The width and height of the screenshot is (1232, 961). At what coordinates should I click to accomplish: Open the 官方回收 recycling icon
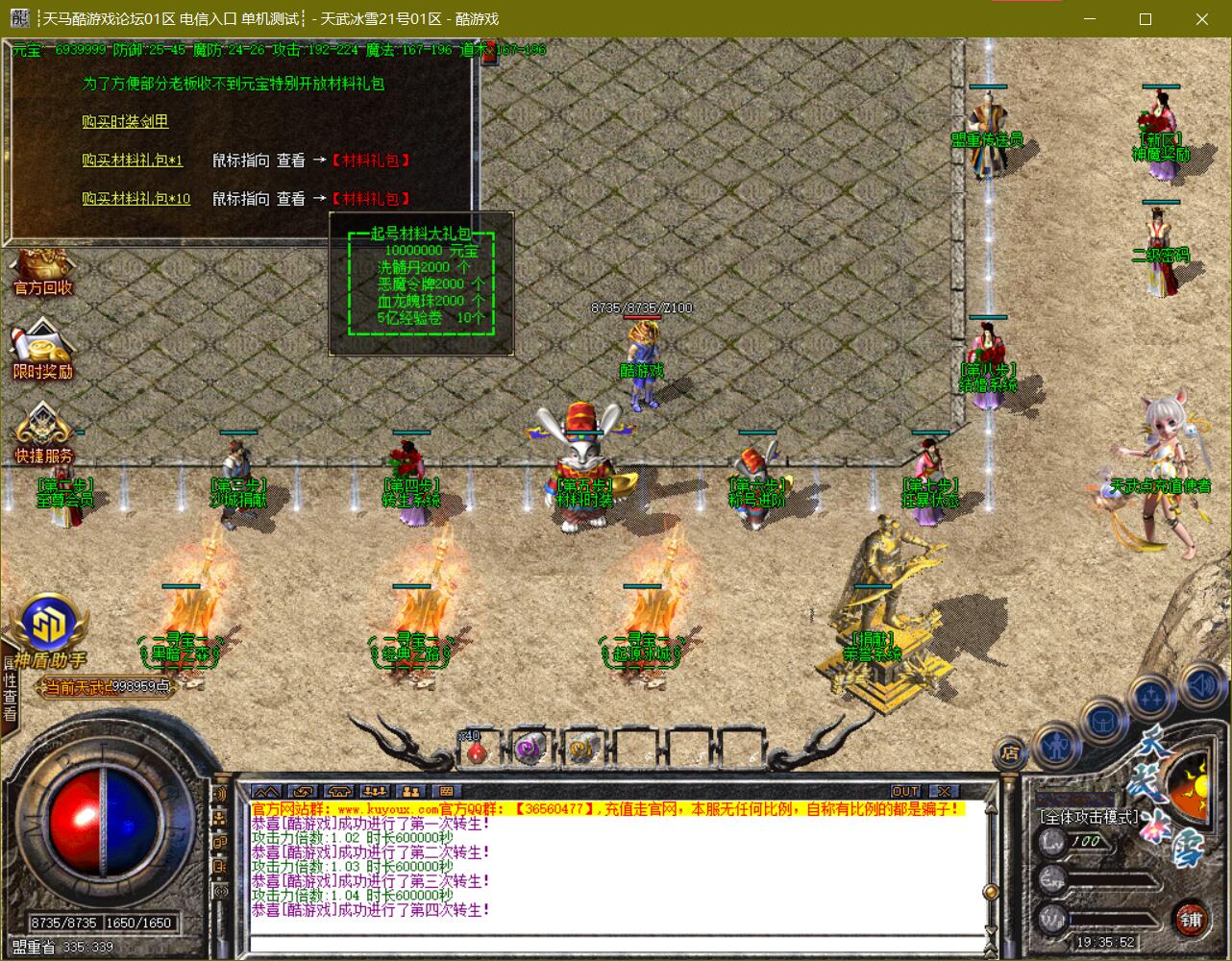[x=42, y=271]
